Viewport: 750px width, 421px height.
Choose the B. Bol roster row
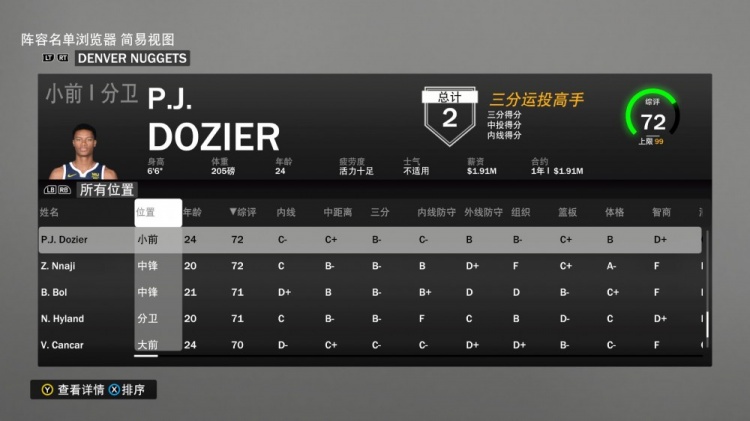370,292
